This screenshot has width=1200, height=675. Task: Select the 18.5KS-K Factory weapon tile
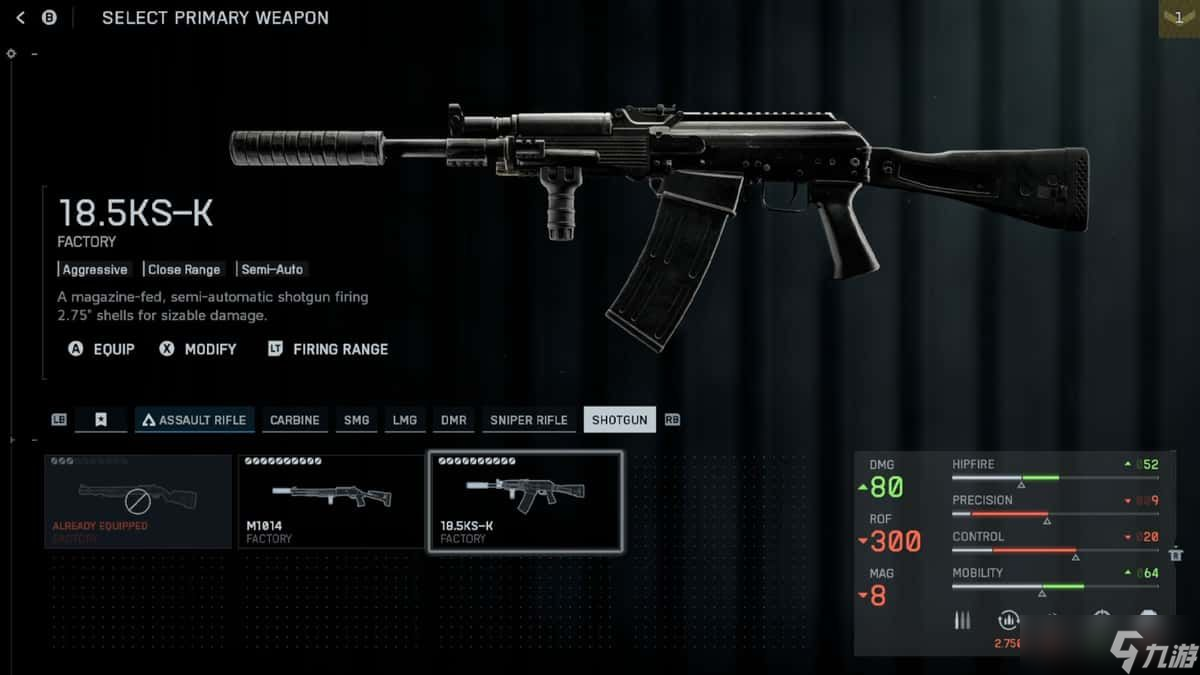pyautogui.click(x=525, y=501)
